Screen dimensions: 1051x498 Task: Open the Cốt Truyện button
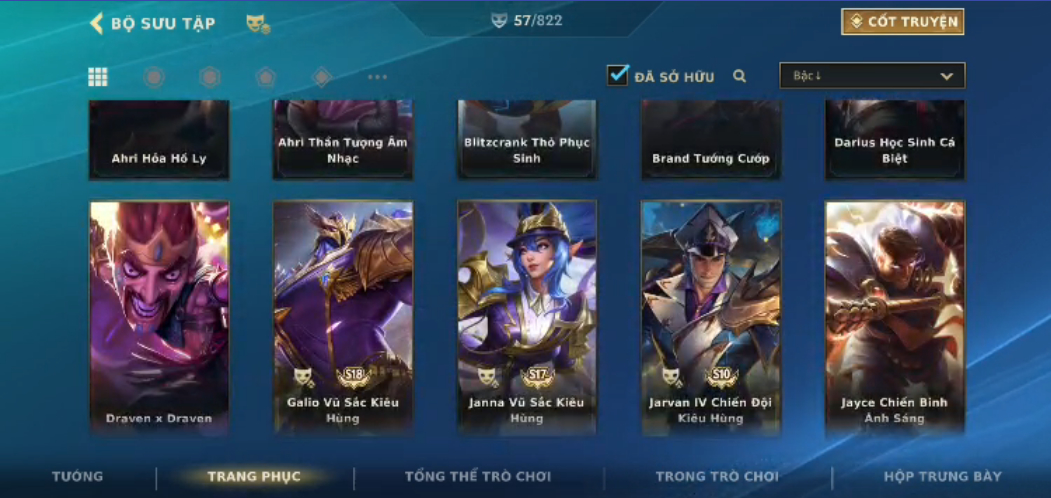902,22
